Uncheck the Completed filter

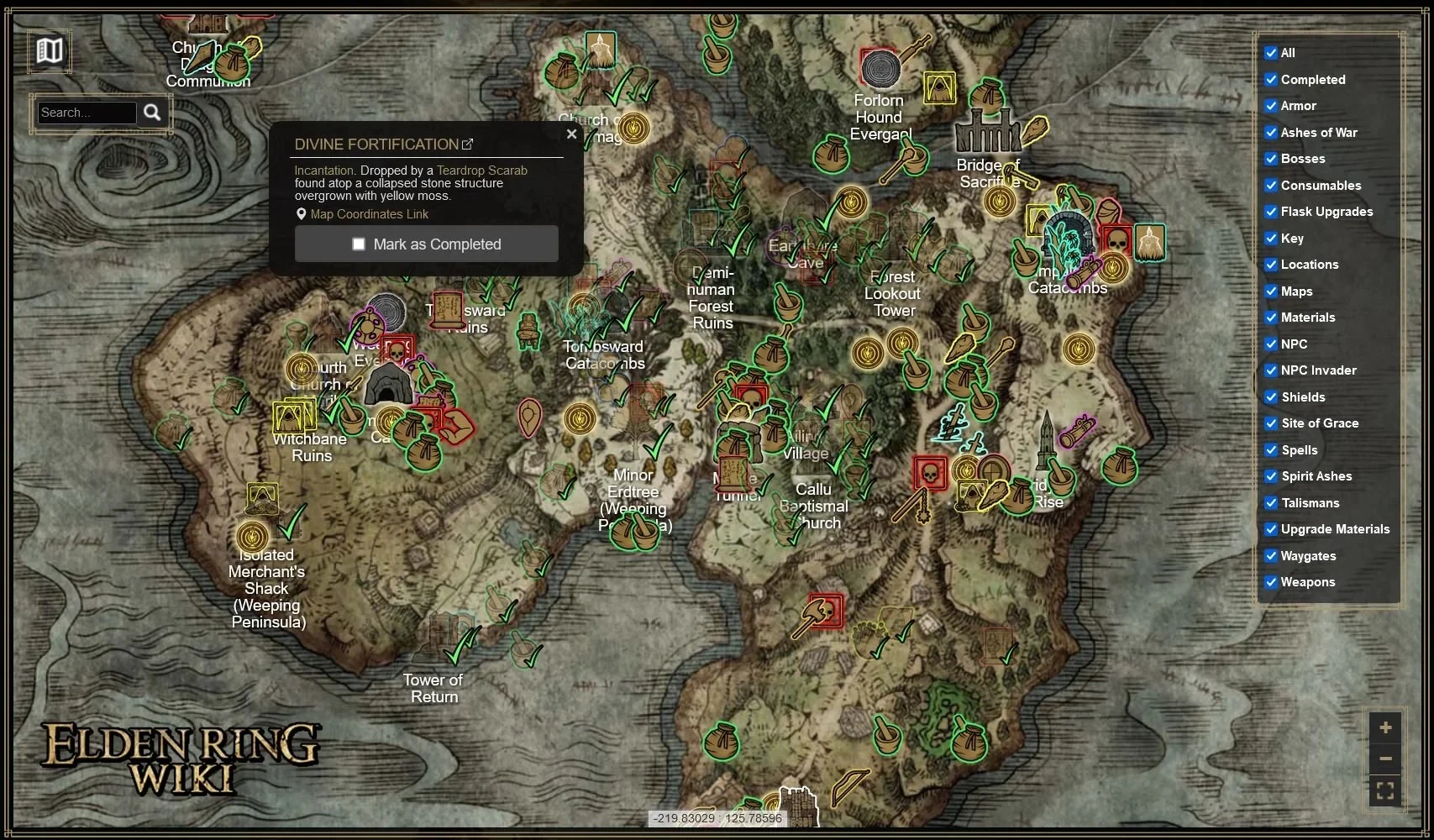[x=1271, y=80]
